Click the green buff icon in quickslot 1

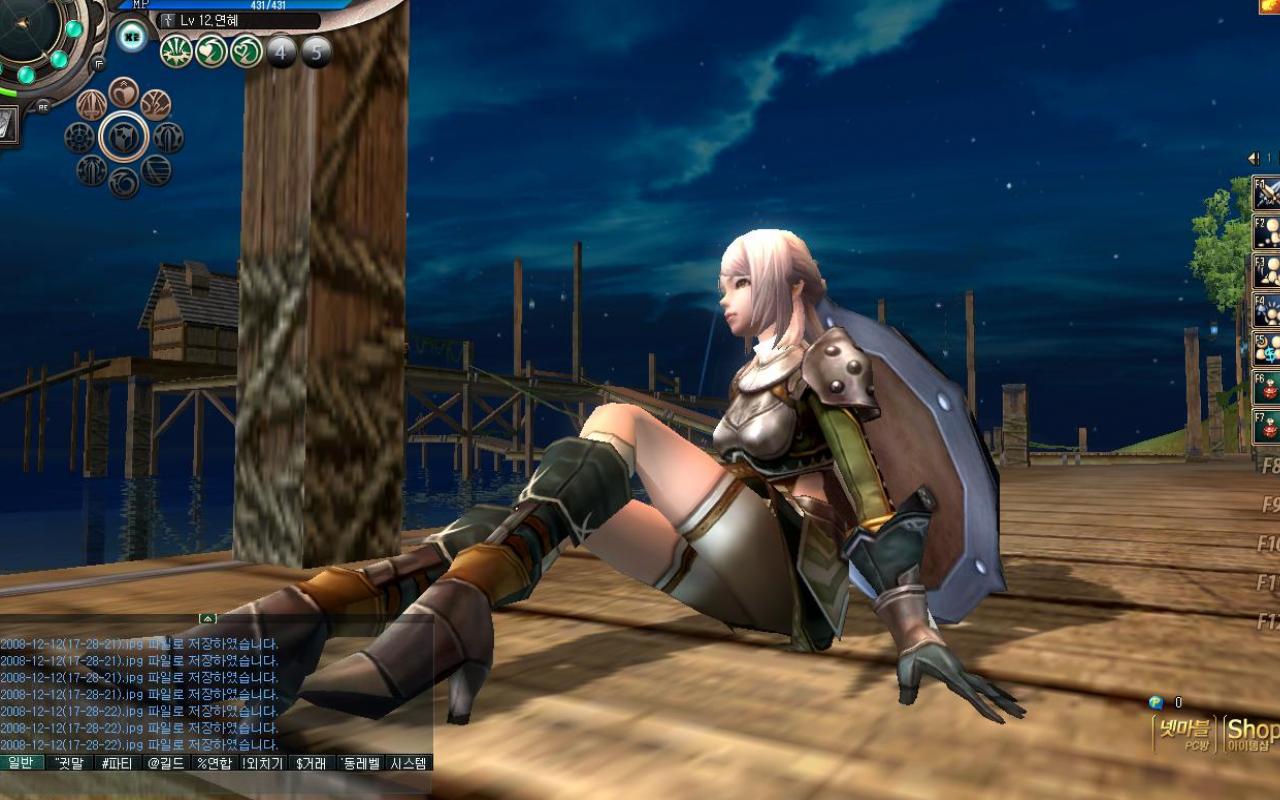pos(175,52)
